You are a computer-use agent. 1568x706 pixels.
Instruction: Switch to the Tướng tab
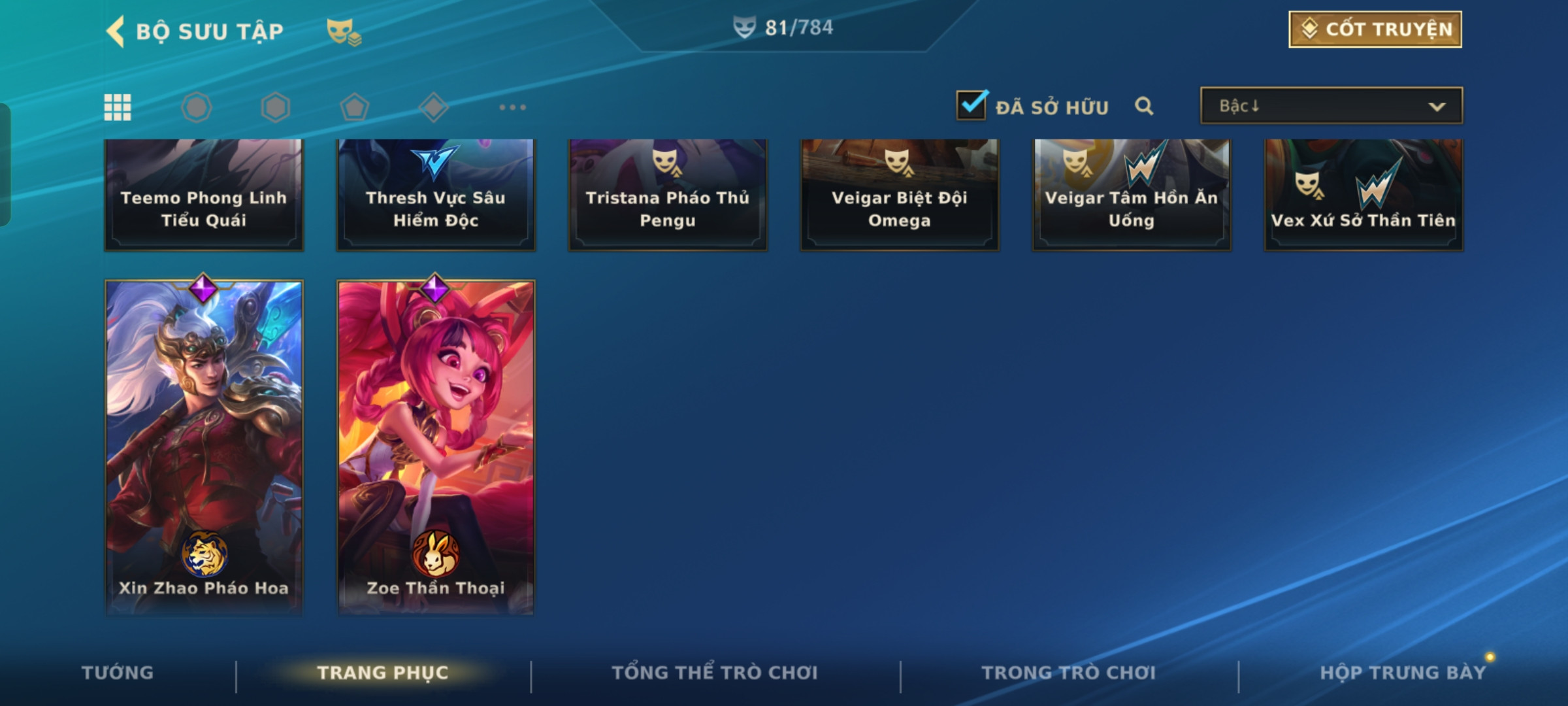click(x=118, y=673)
